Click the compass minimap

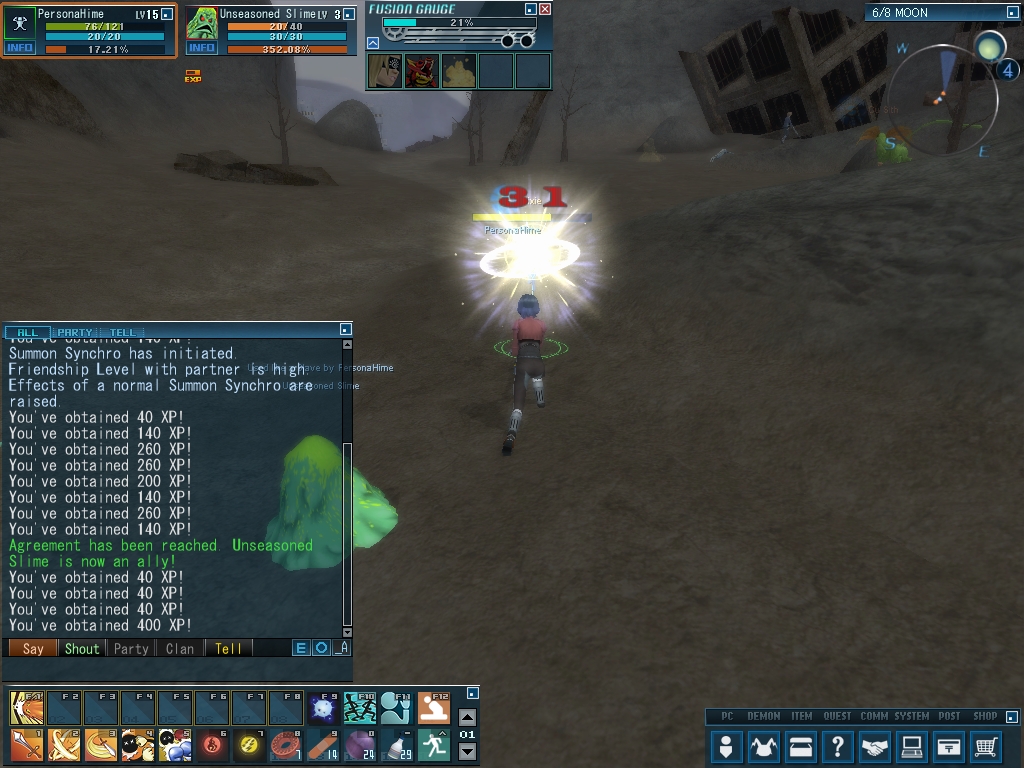(942, 96)
